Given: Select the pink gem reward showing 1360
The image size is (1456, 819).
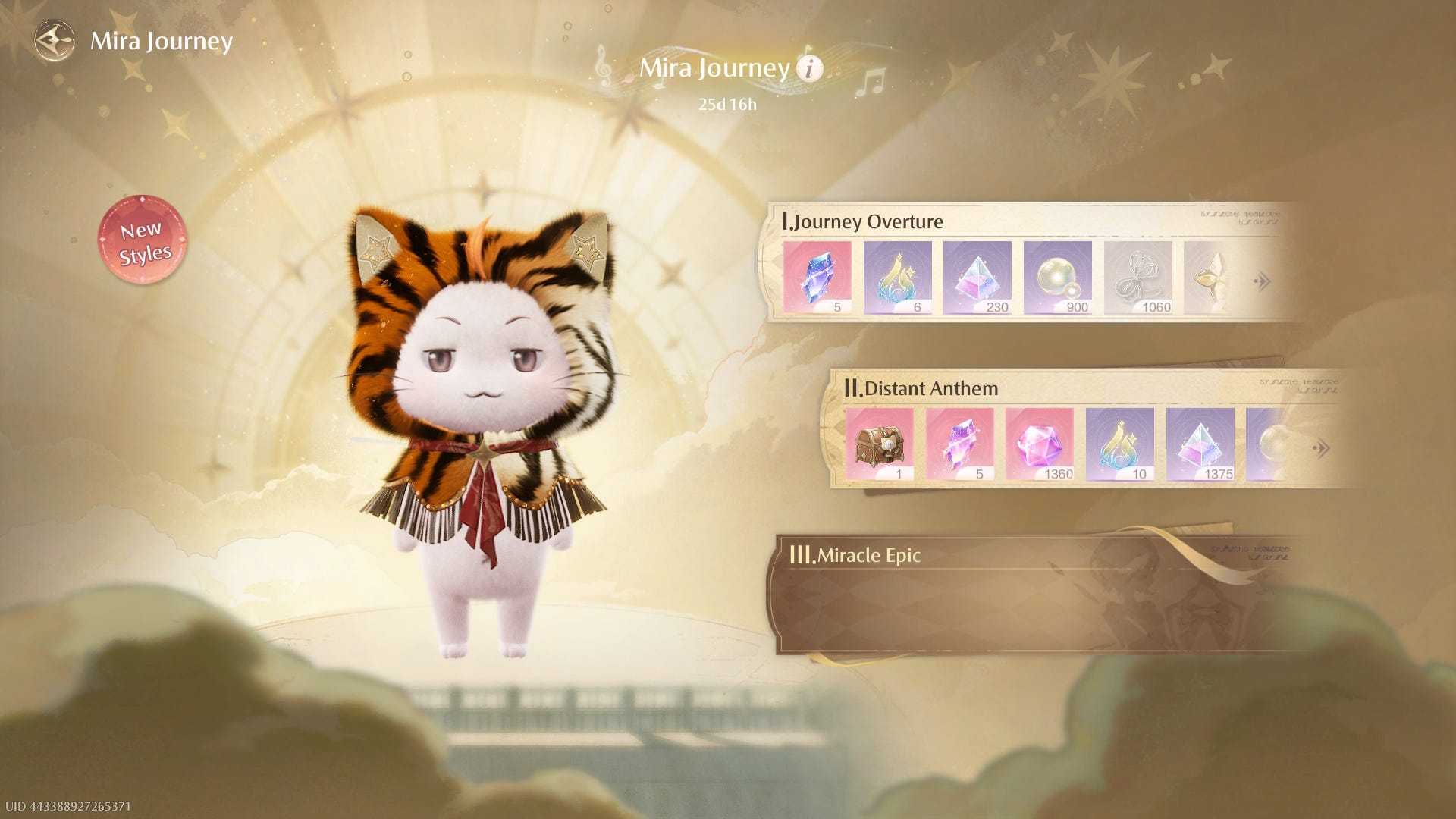Looking at the screenshot, I should pos(1040,444).
